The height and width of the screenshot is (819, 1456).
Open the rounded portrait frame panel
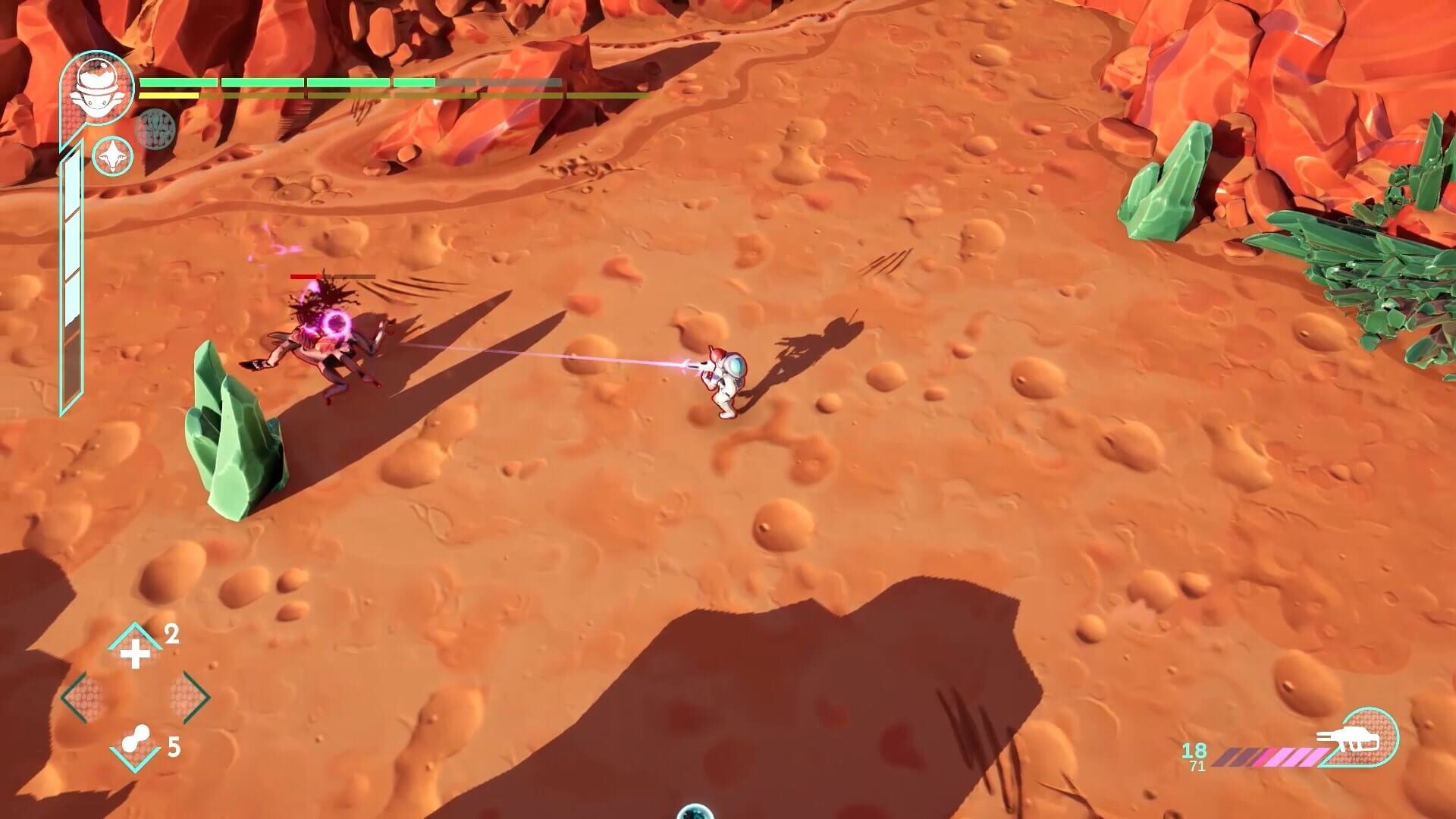click(x=99, y=87)
